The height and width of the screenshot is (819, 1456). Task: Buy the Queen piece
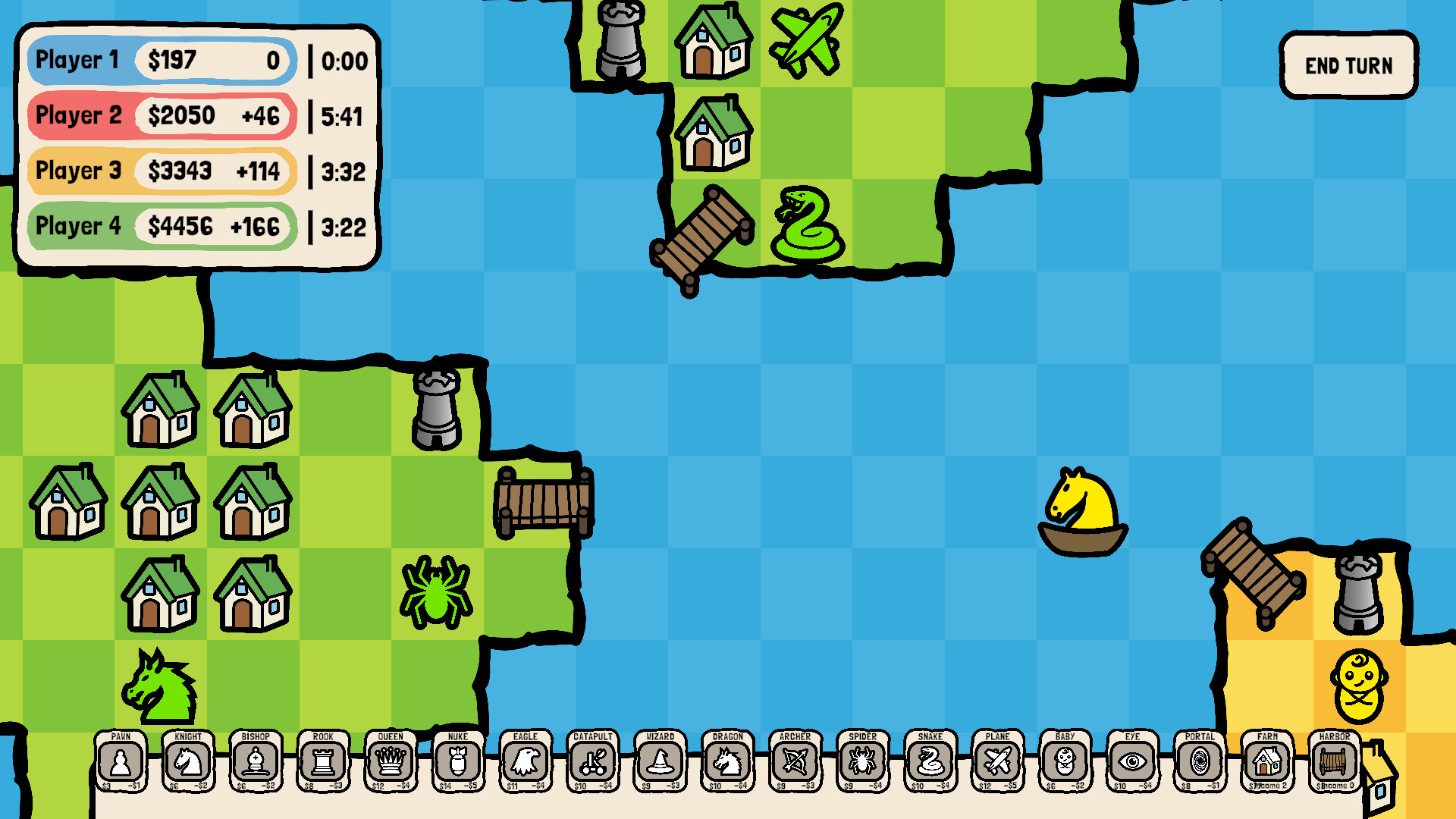point(391,764)
